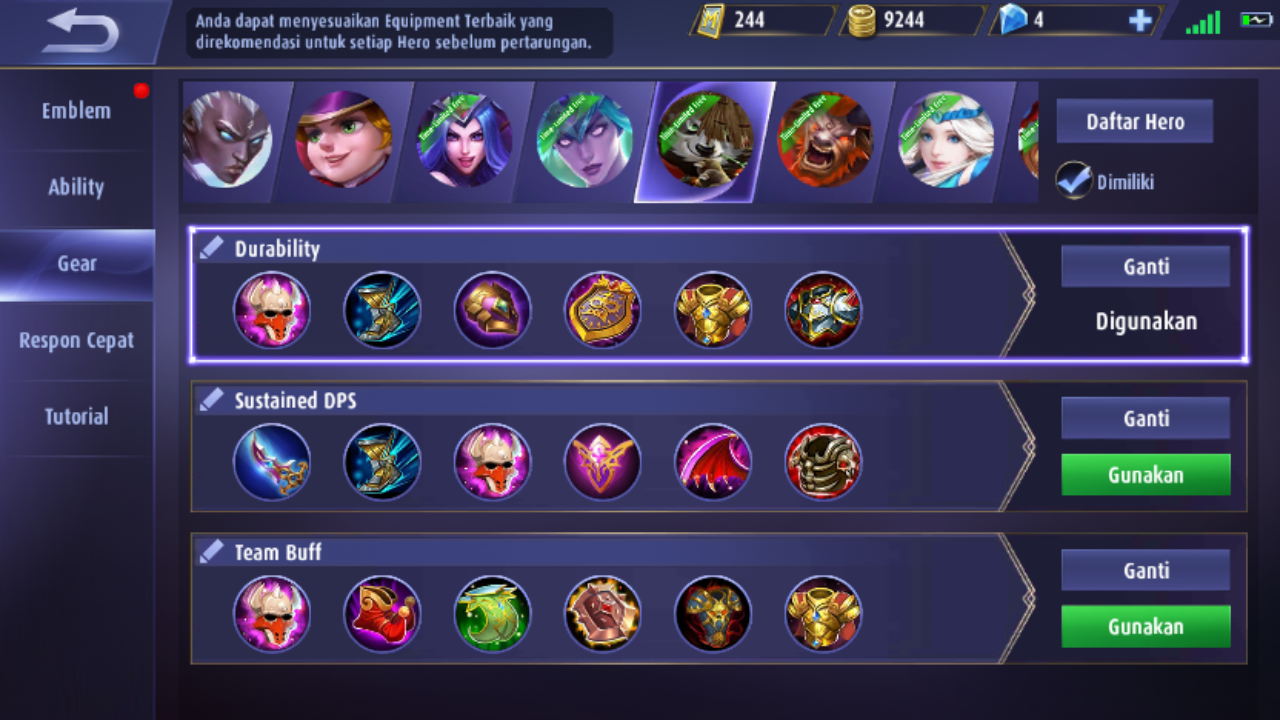The image size is (1280, 720).
Task: Select the red demon wings item in Sustained DPS
Action: (712, 462)
